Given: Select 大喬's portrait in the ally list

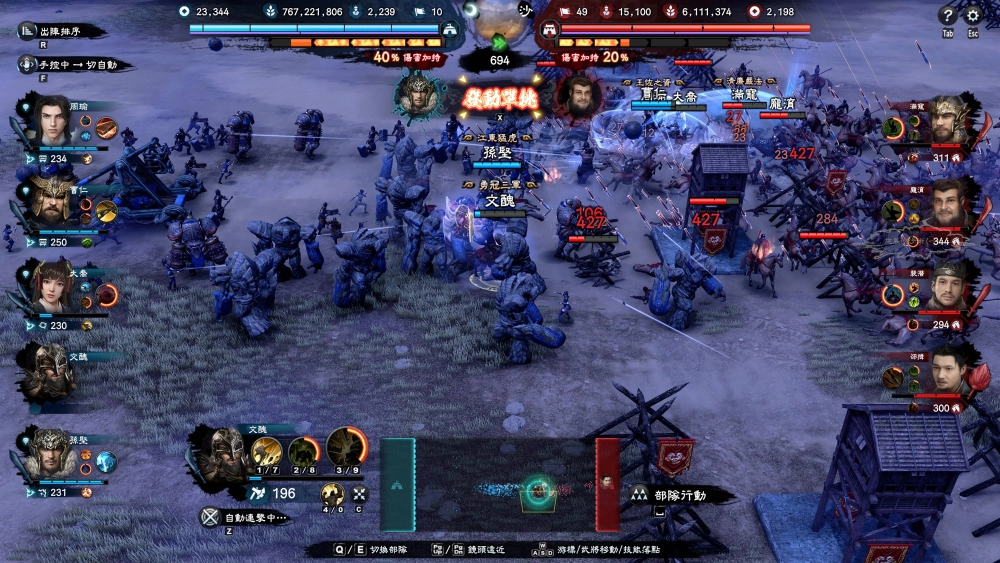Looking at the screenshot, I should click(50, 283).
